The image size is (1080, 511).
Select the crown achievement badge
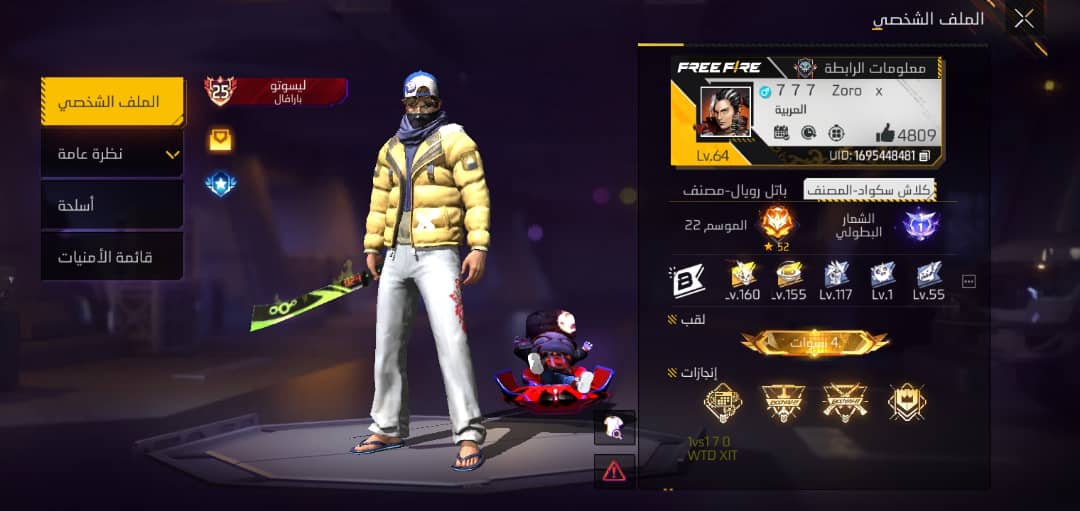907,402
